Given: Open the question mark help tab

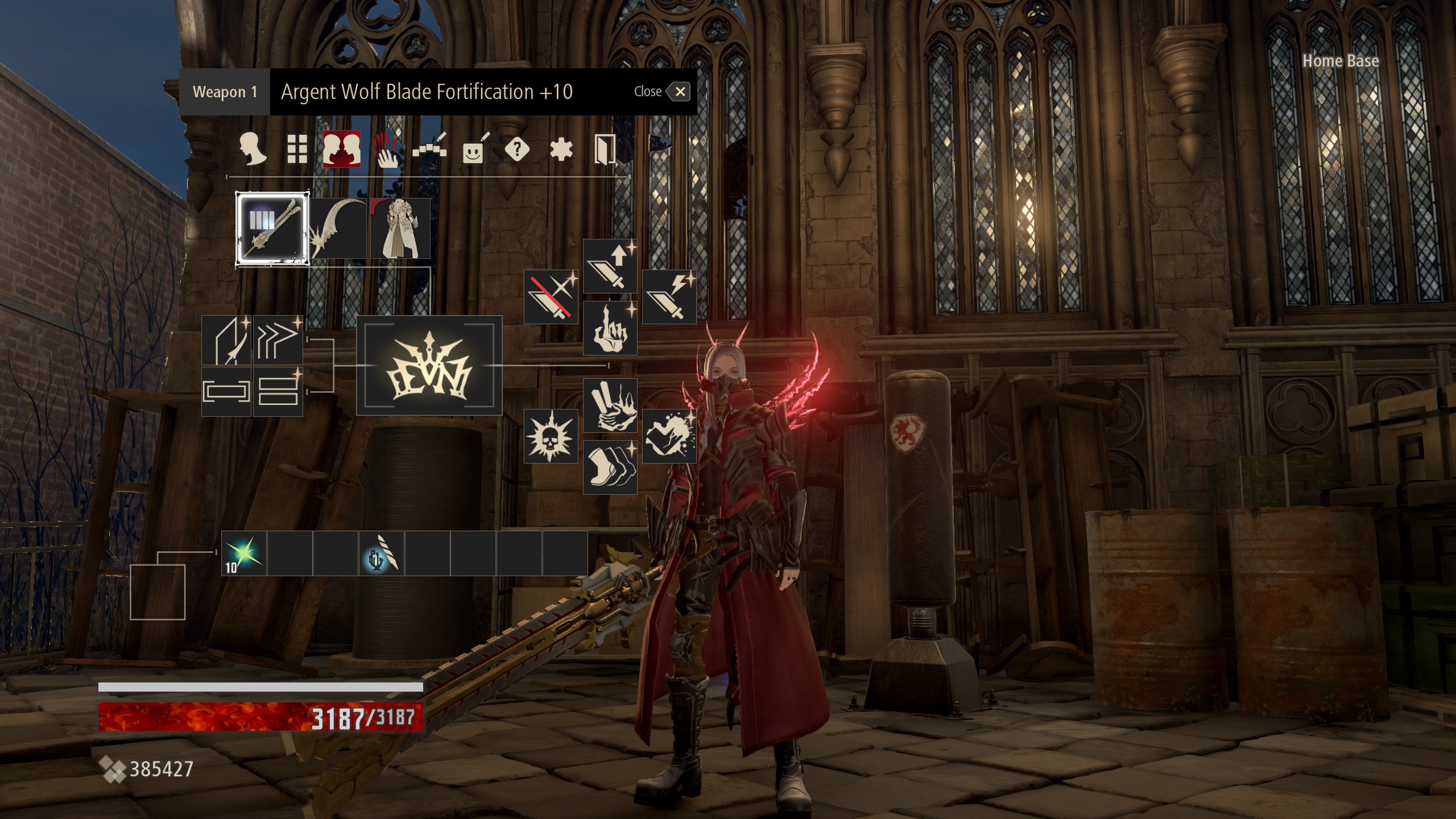Looking at the screenshot, I should 517,150.
